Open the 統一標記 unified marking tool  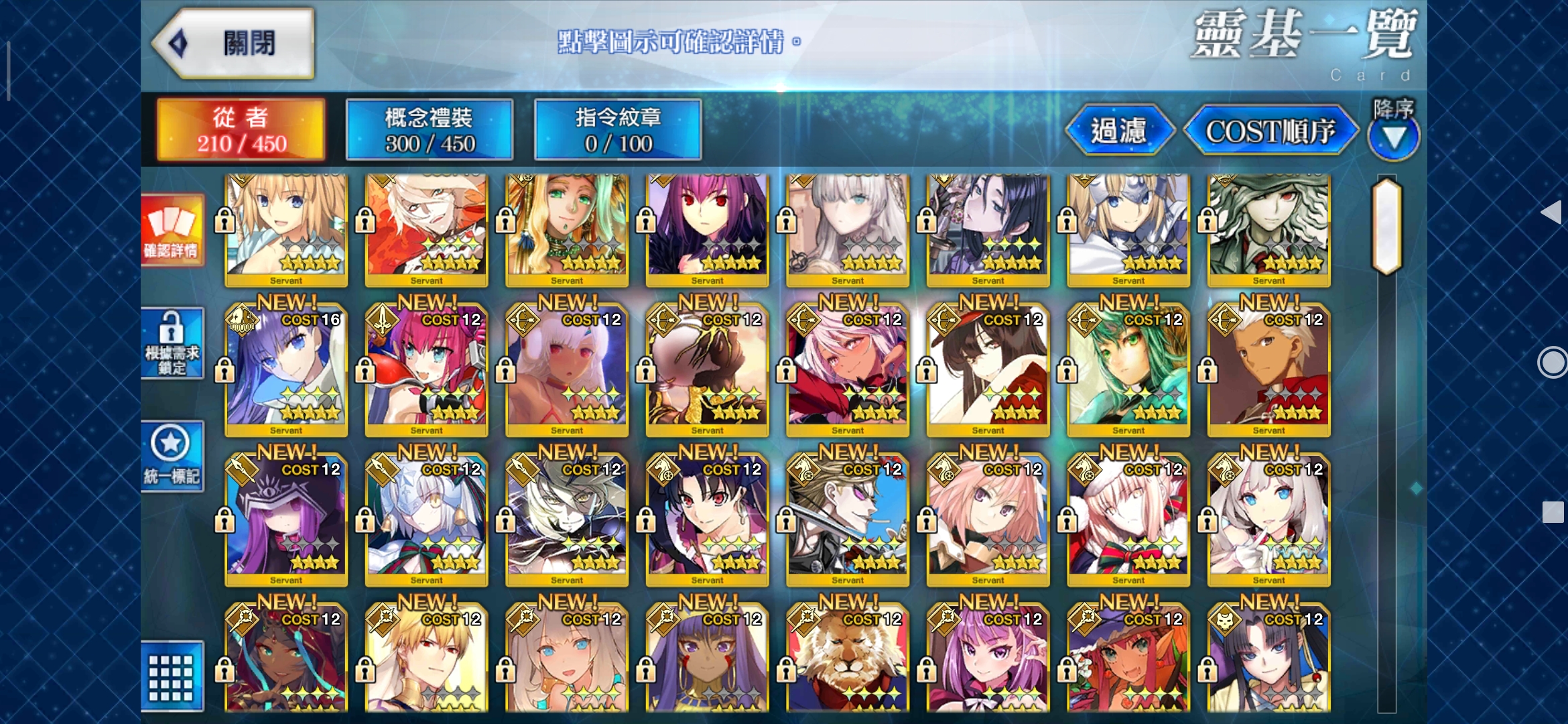click(171, 459)
